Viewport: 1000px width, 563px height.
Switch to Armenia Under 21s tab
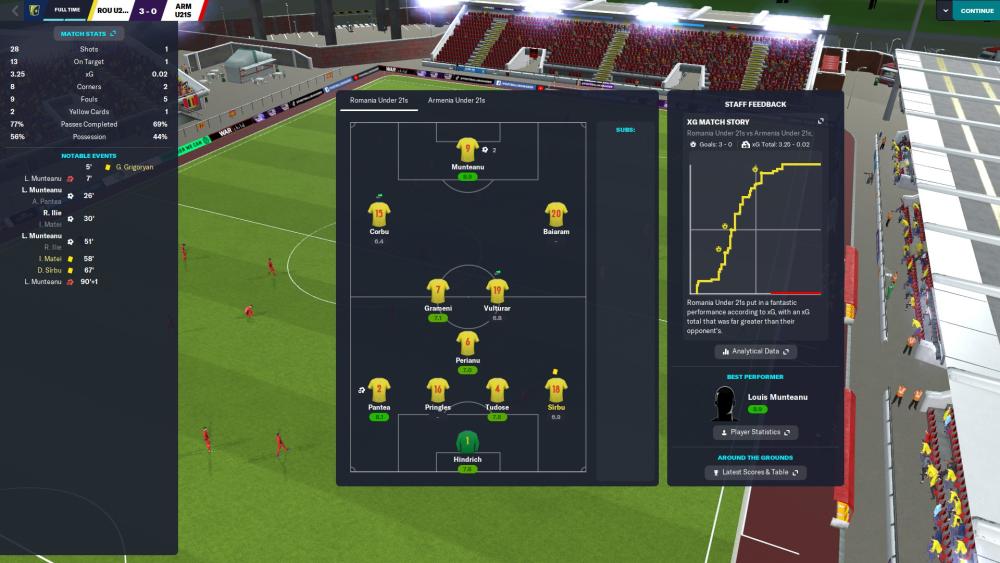[x=456, y=101]
